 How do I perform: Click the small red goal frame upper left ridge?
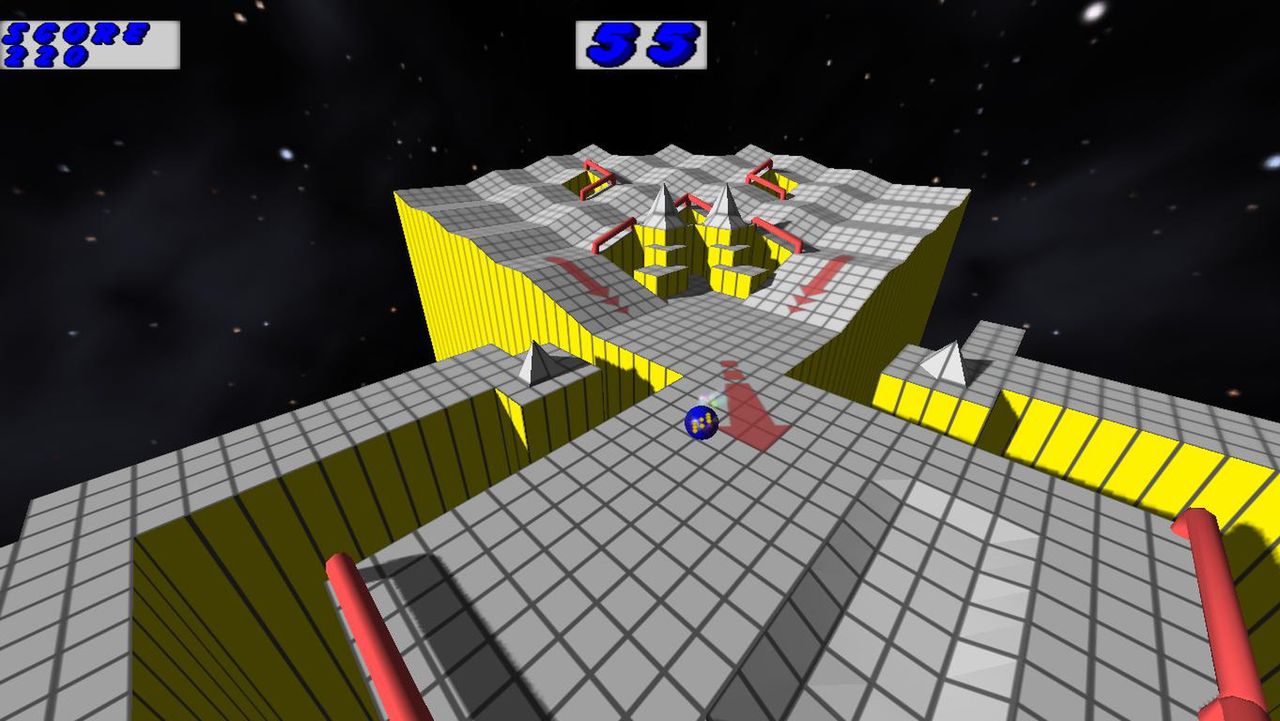(597, 177)
